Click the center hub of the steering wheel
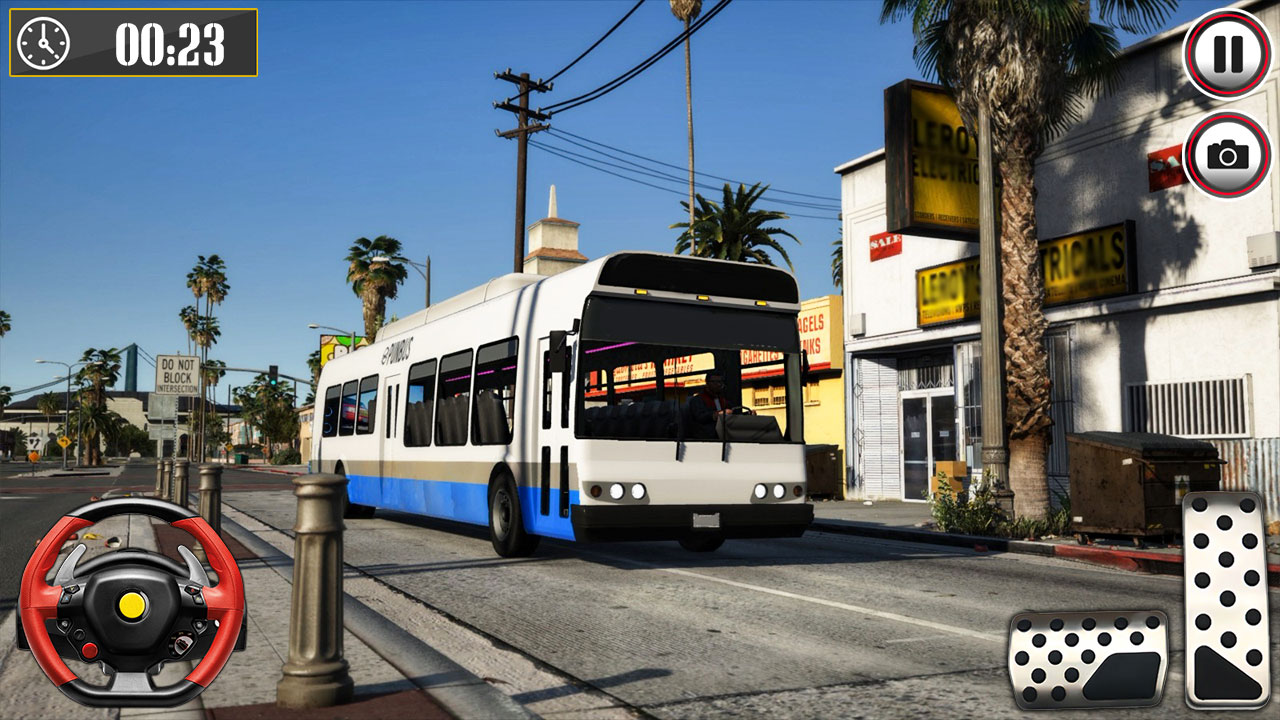 click(132, 606)
